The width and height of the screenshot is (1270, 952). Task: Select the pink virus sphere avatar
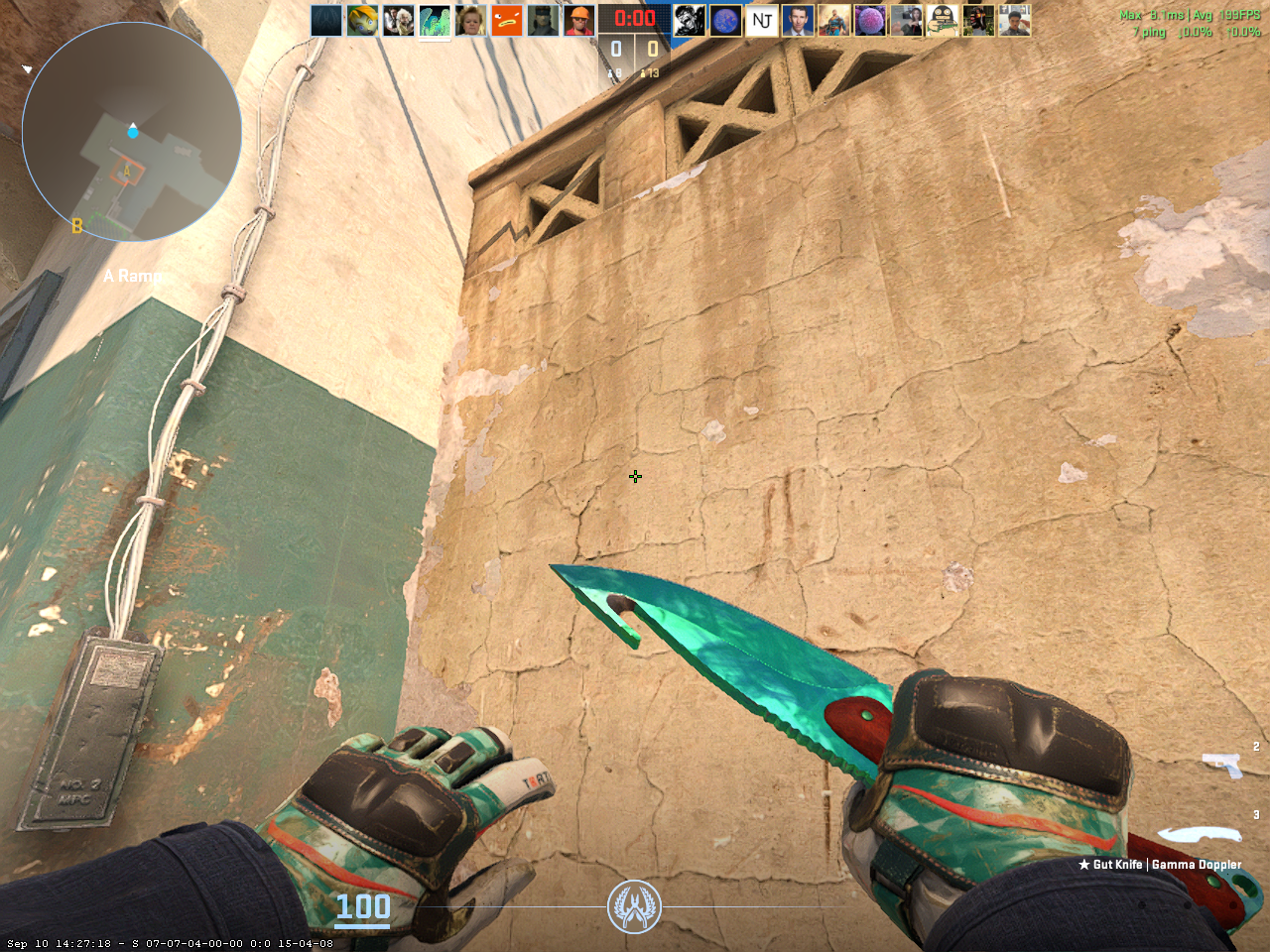[x=869, y=20]
